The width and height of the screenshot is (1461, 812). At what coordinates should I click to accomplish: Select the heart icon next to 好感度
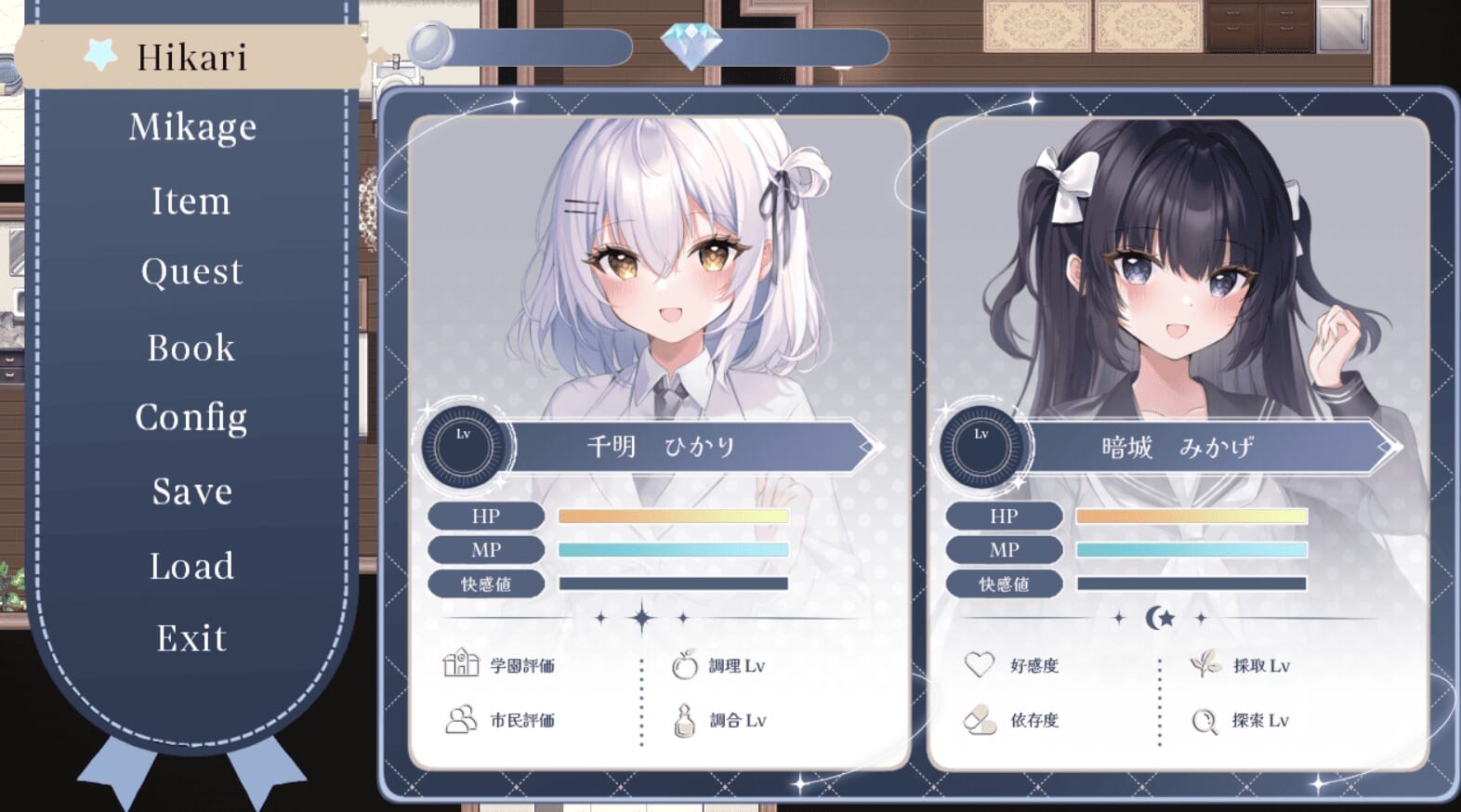(978, 663)
